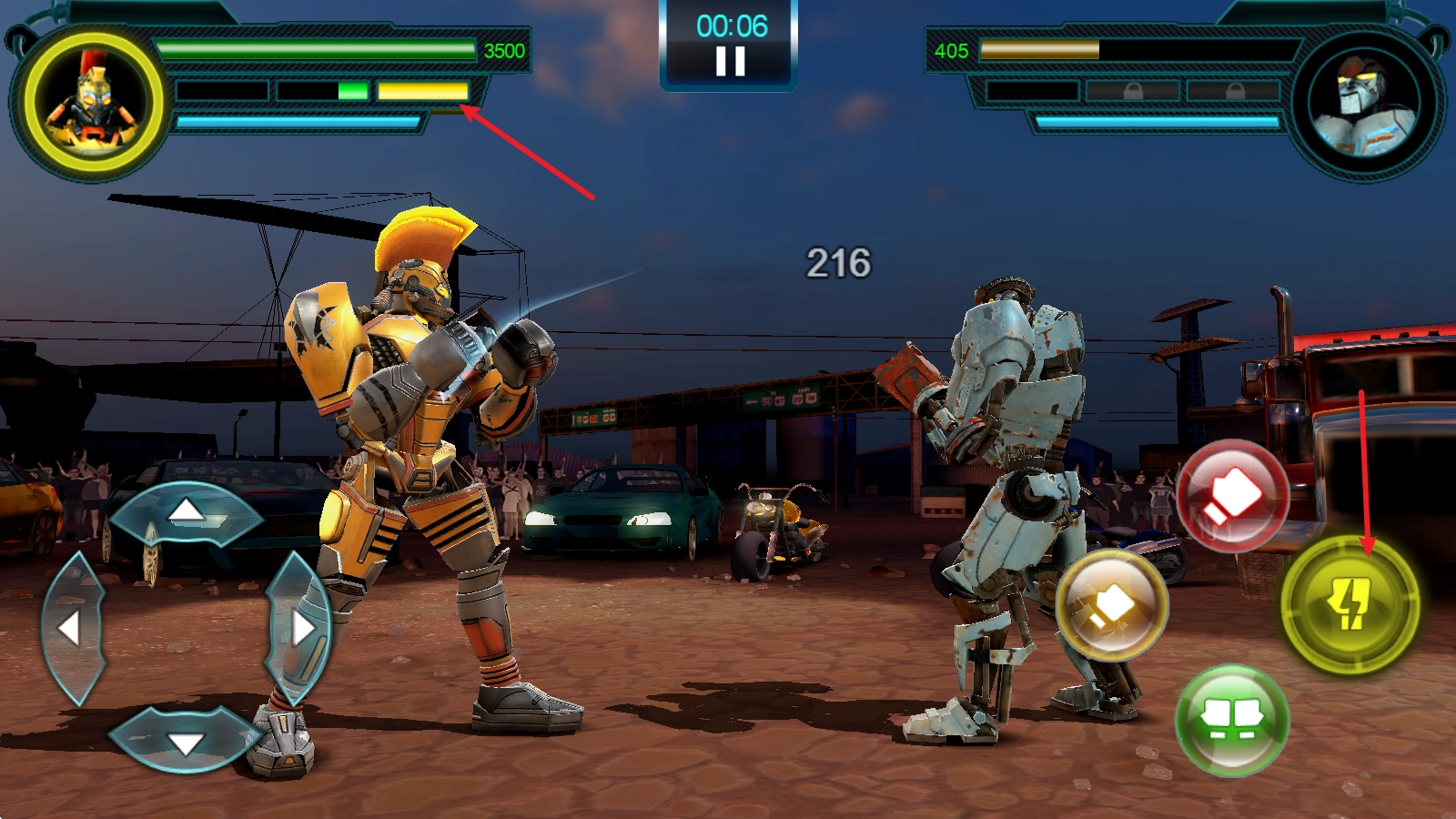Screen dimensions: 1456x819
Task: Tap the red punch attack button
Action: pyautogui.click(x=1232, y=496)
